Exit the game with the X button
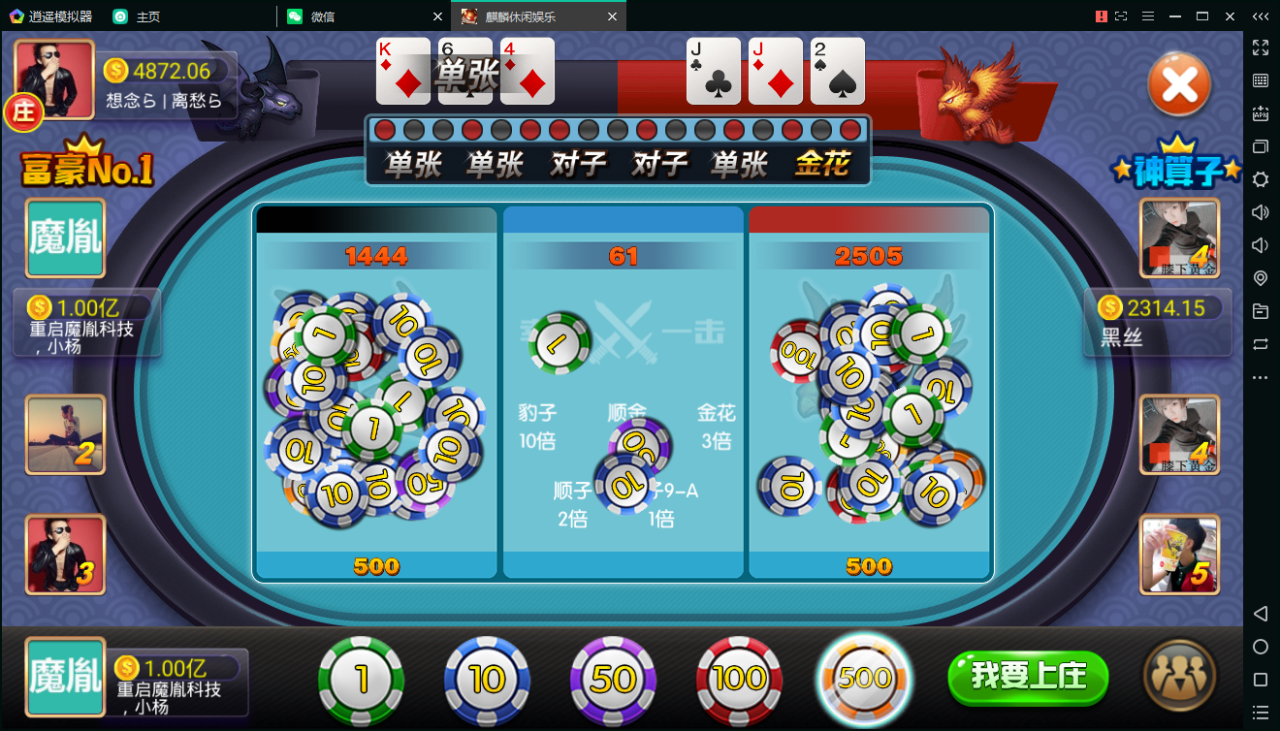The width and height of the screenshot is (1280, 731). click(1177, 85)
